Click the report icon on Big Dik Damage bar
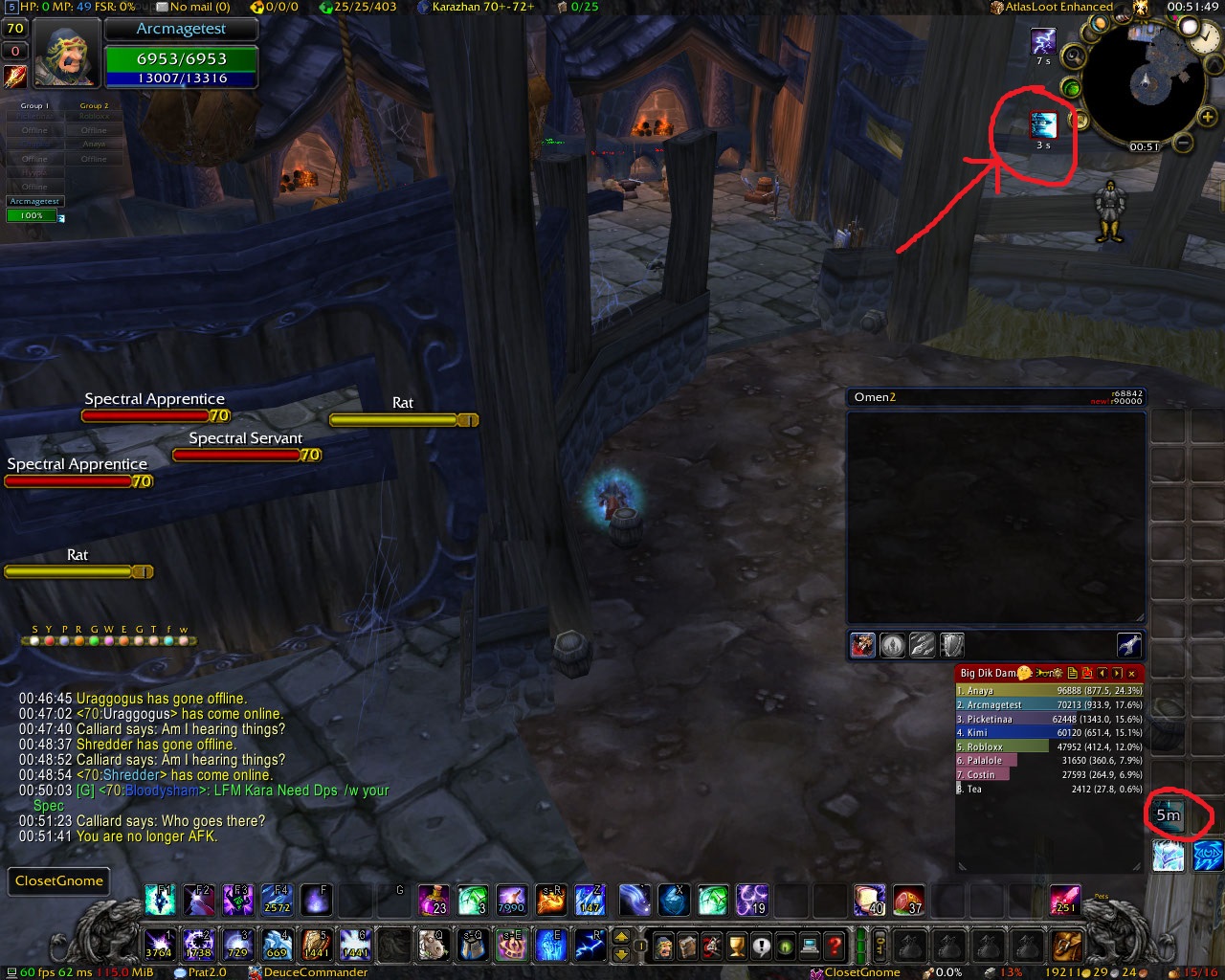 (1073, 674)
